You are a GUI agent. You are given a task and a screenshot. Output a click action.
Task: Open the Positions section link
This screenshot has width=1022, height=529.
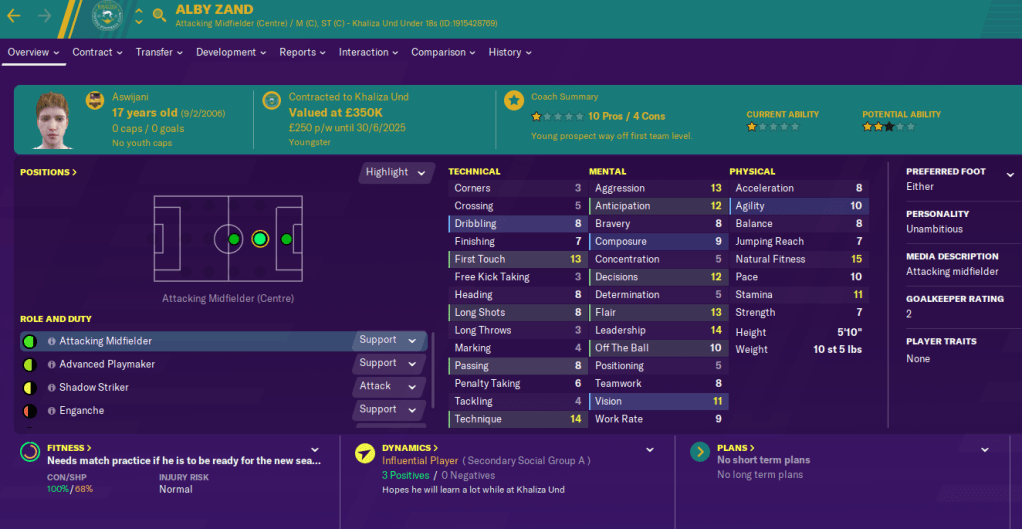click(x=48, y=172)
